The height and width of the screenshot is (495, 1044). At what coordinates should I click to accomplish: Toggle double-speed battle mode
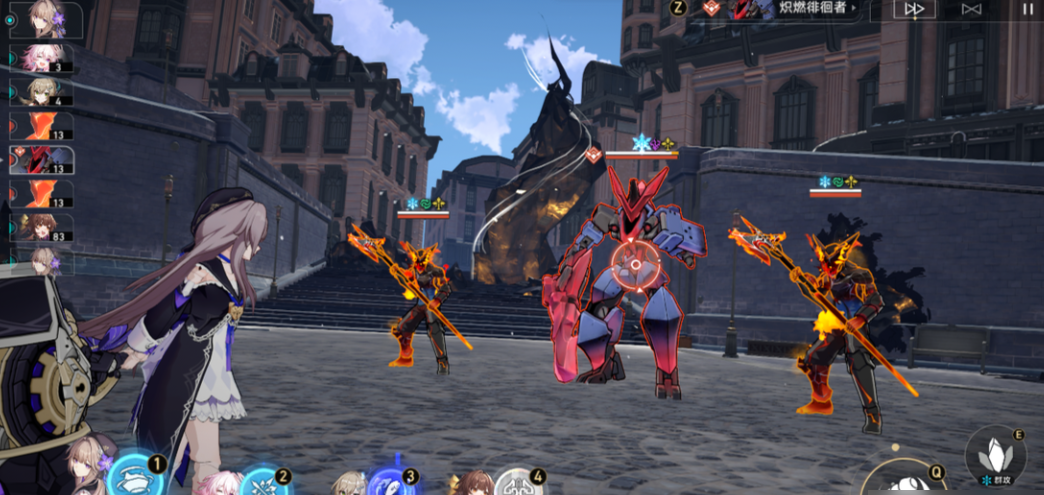[914, 9]
